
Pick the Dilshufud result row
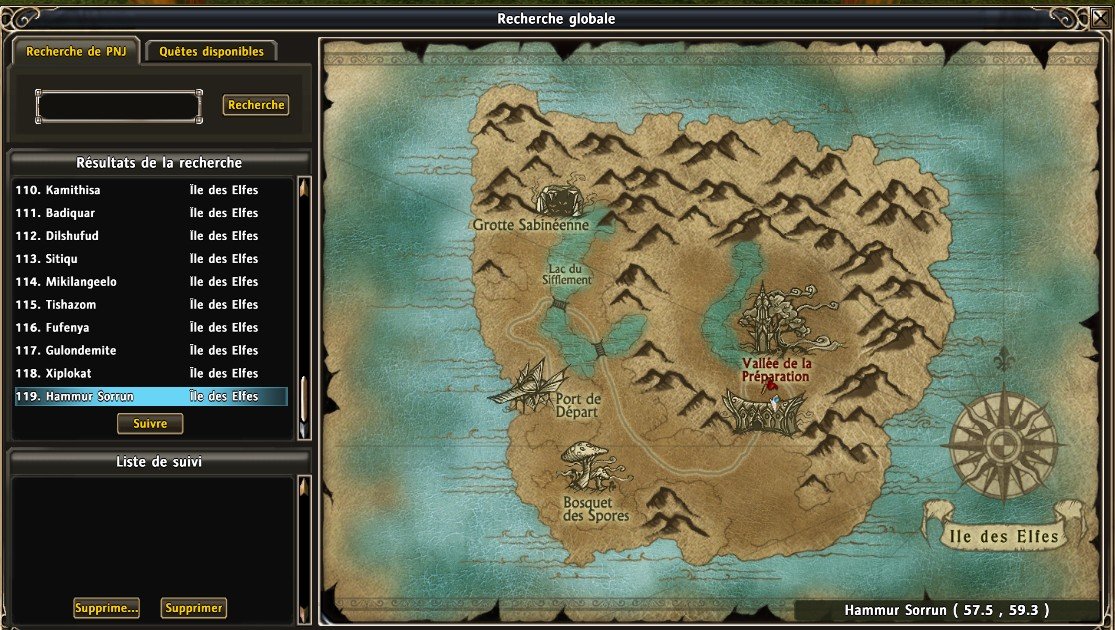pos(150,236)
